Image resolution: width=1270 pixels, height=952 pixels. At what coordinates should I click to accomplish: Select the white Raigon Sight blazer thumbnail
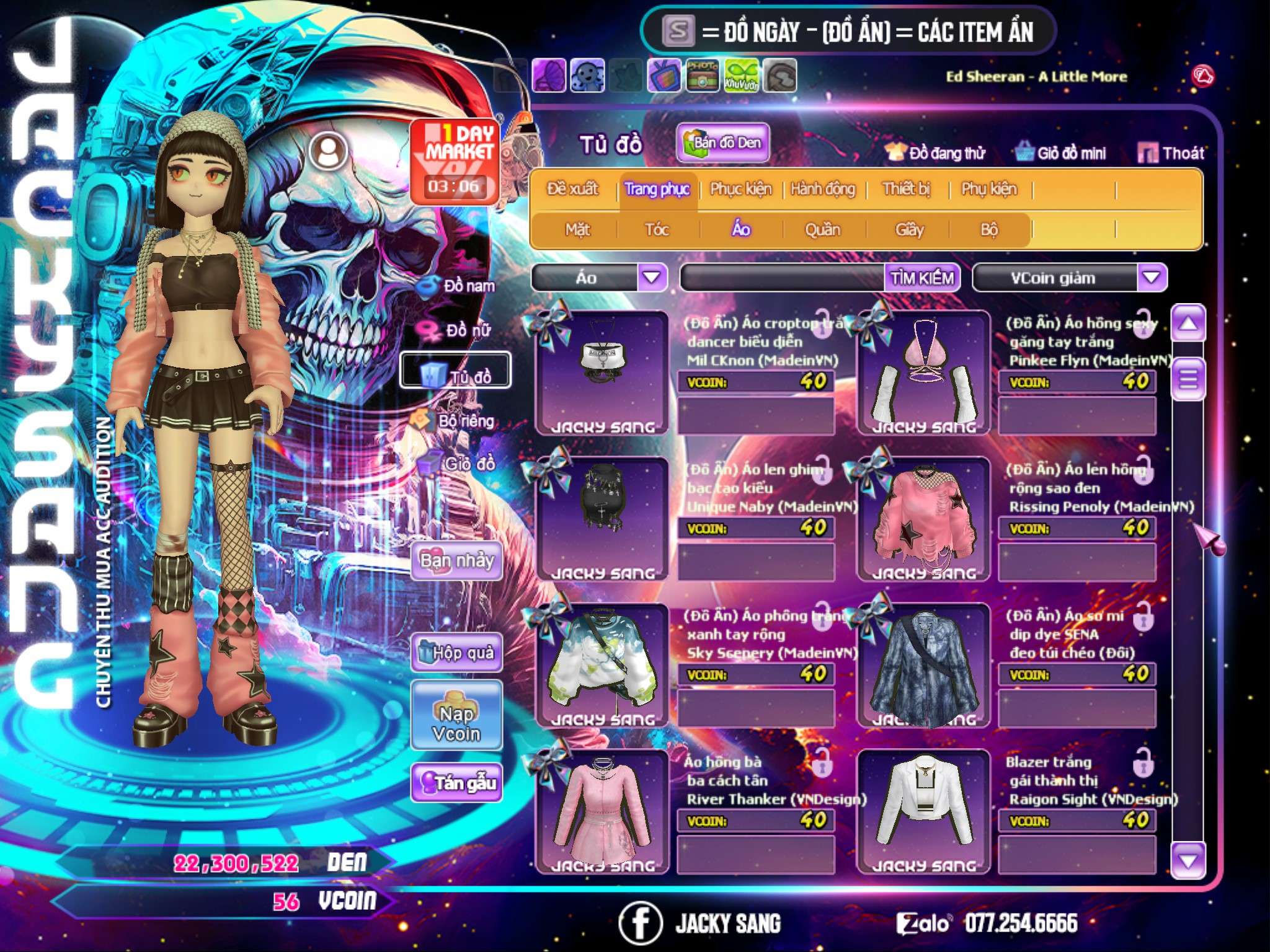click(923, 811)
